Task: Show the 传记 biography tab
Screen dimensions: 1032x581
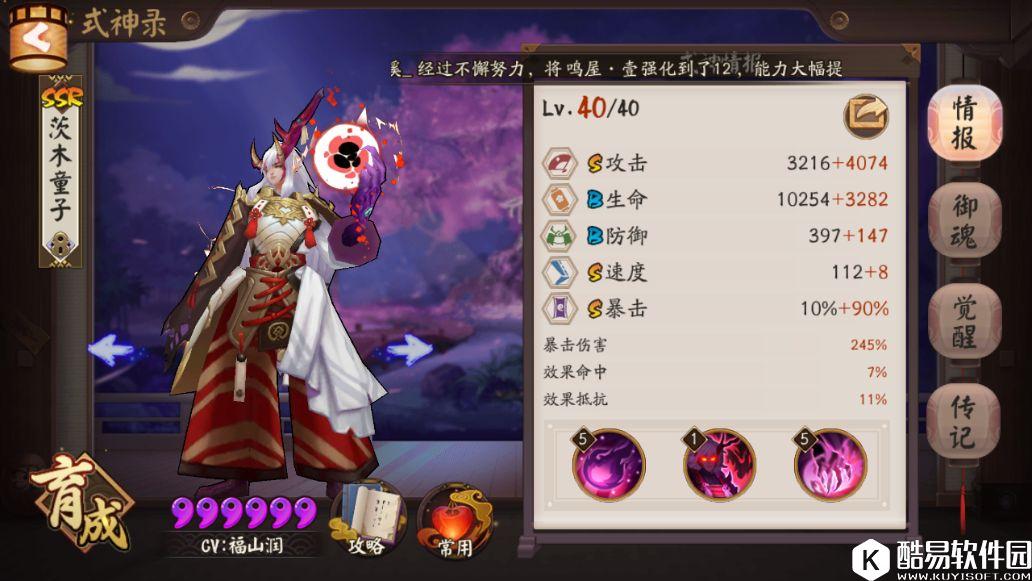Action: click(964, 421)
